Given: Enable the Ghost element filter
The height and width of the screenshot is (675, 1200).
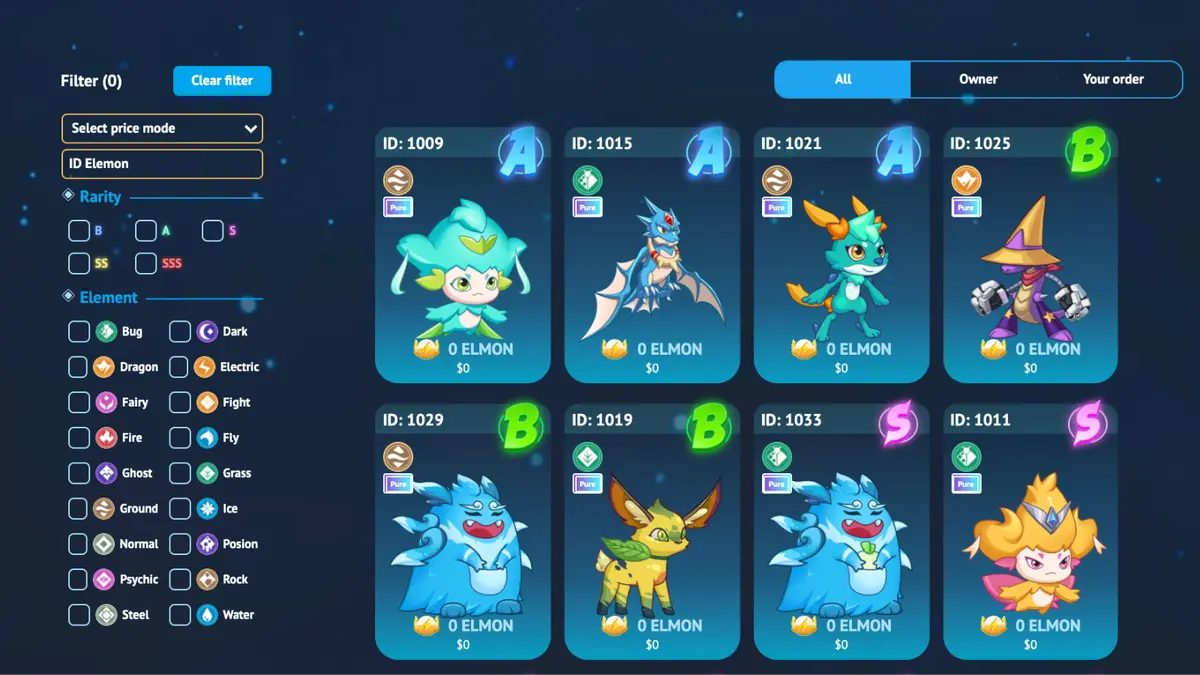Looking at the screenshot, I should (x=79, y=473).
